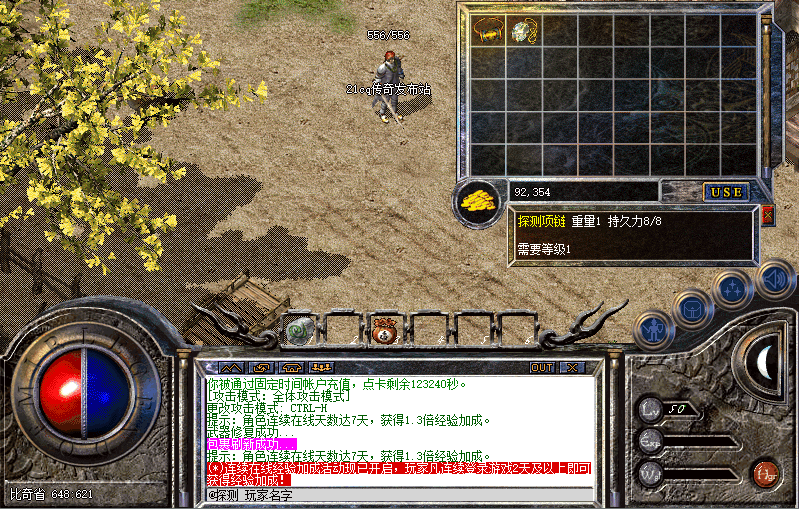Open the character status round button
Viewport: 799px width, 509px height.
[655, 326]
